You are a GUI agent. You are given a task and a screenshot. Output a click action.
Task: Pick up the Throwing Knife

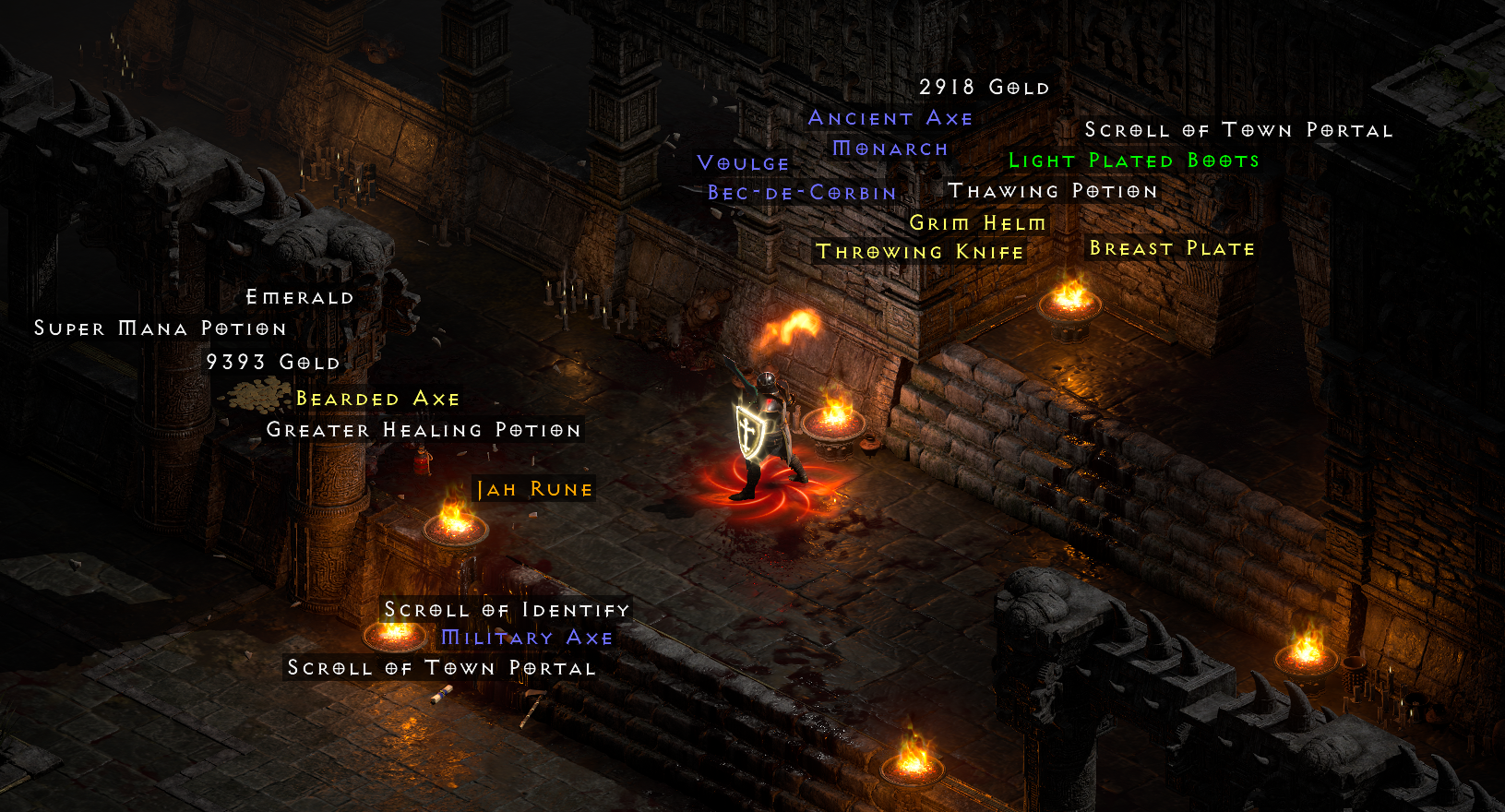coord(919,251)
